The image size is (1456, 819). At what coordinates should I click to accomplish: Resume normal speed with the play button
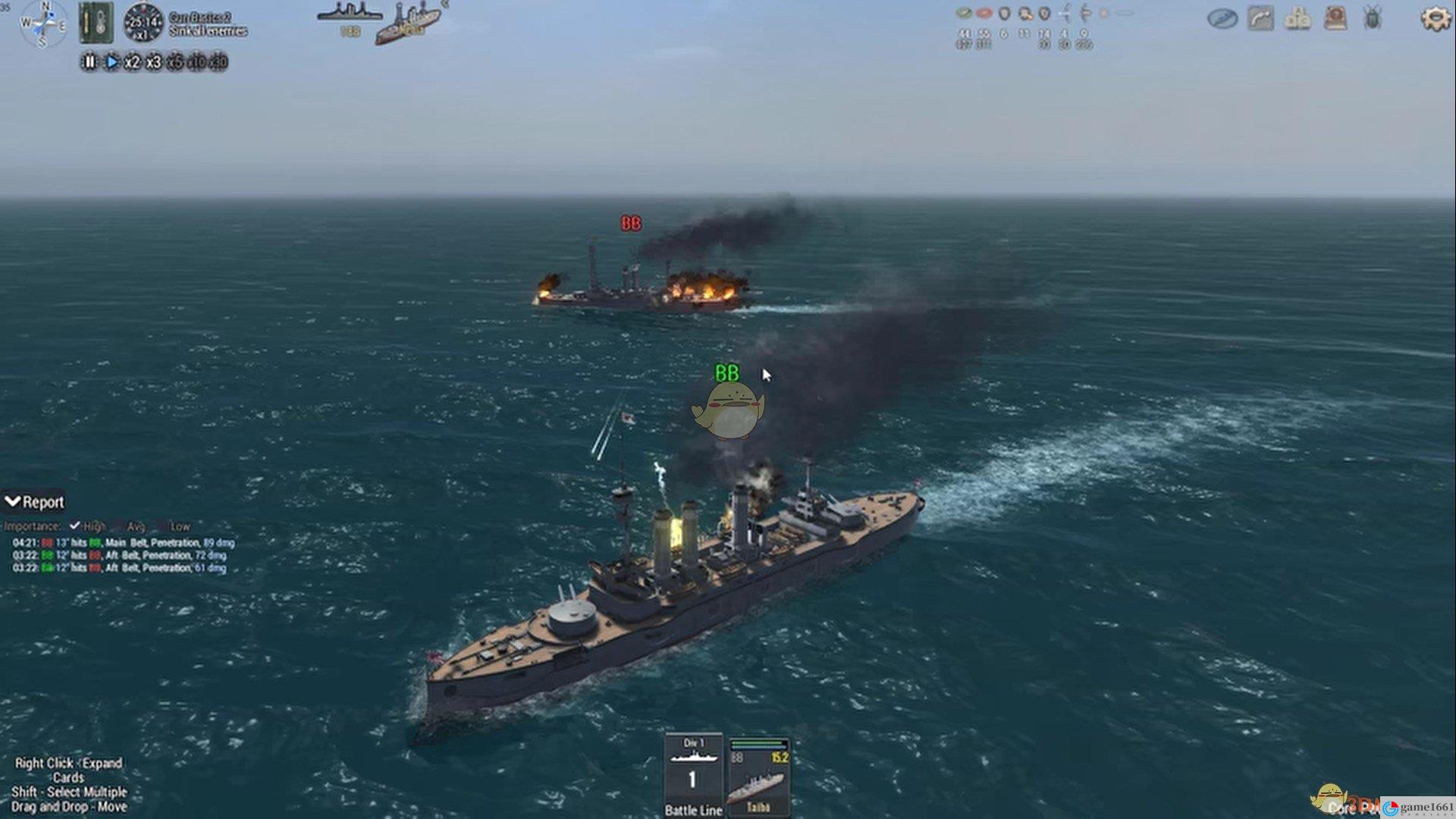[111, 62]
